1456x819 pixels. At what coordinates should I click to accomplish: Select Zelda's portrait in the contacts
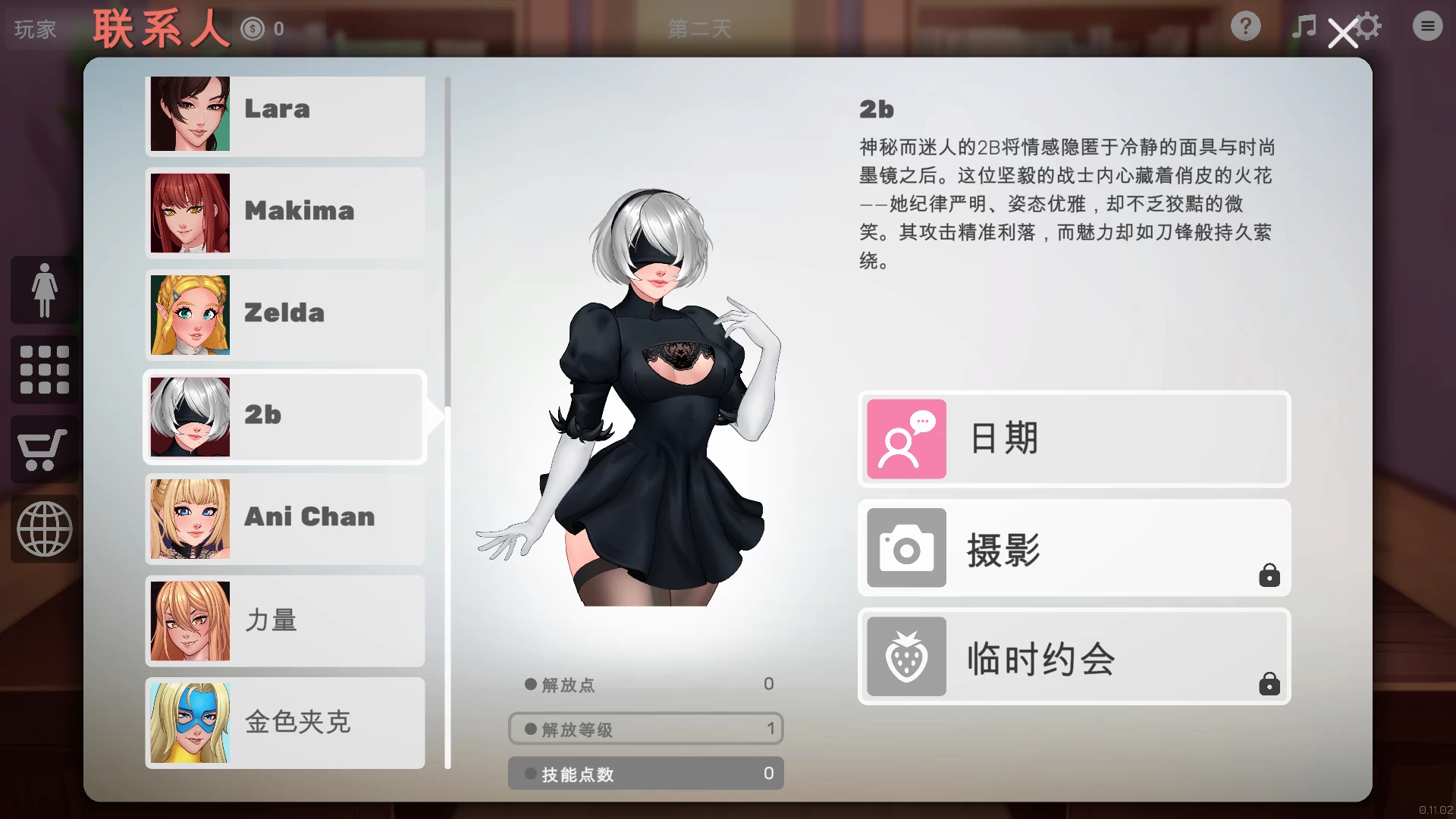[190, 315]
